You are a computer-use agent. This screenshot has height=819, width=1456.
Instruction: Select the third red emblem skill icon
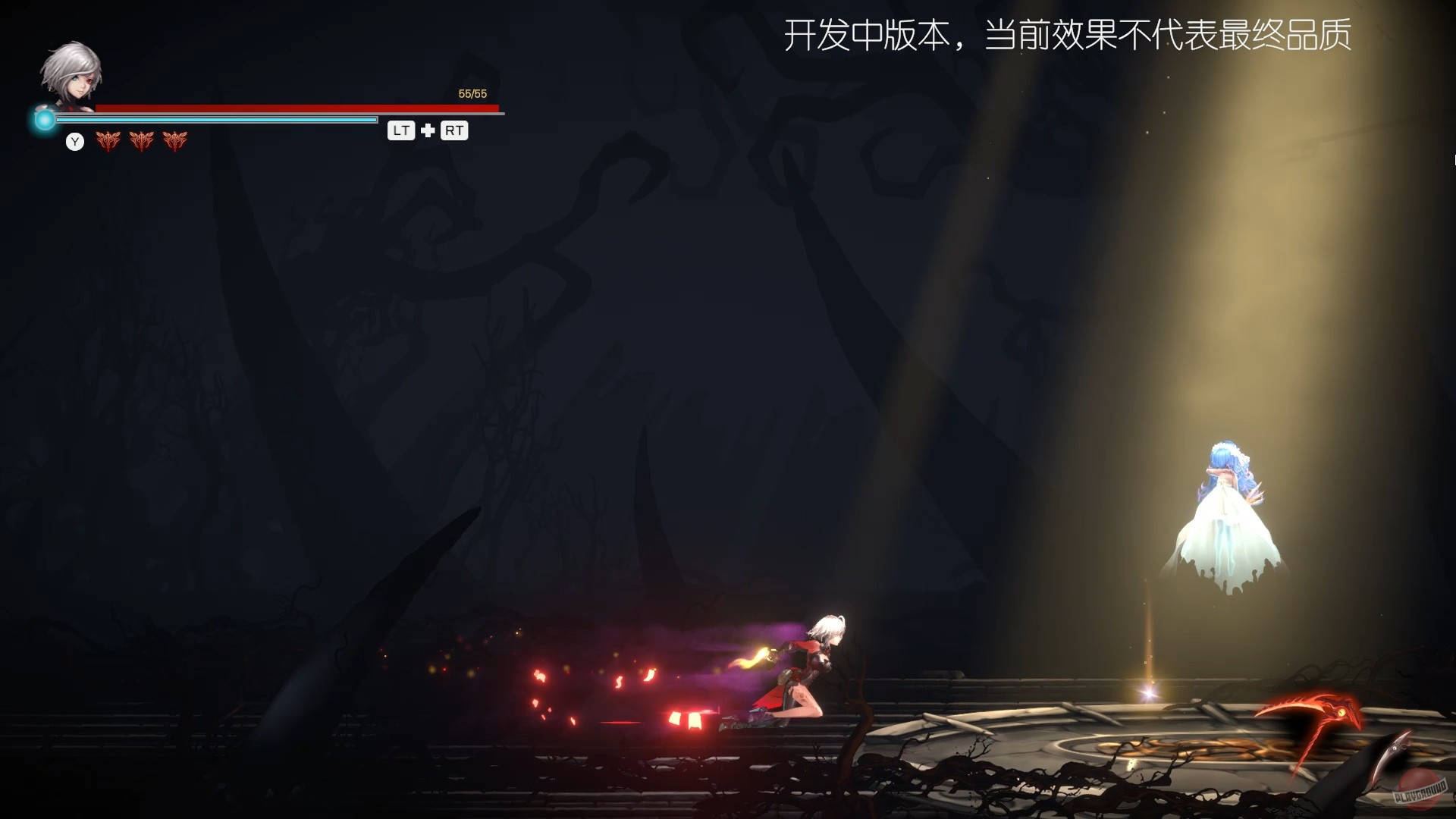(x=175, y=141)
